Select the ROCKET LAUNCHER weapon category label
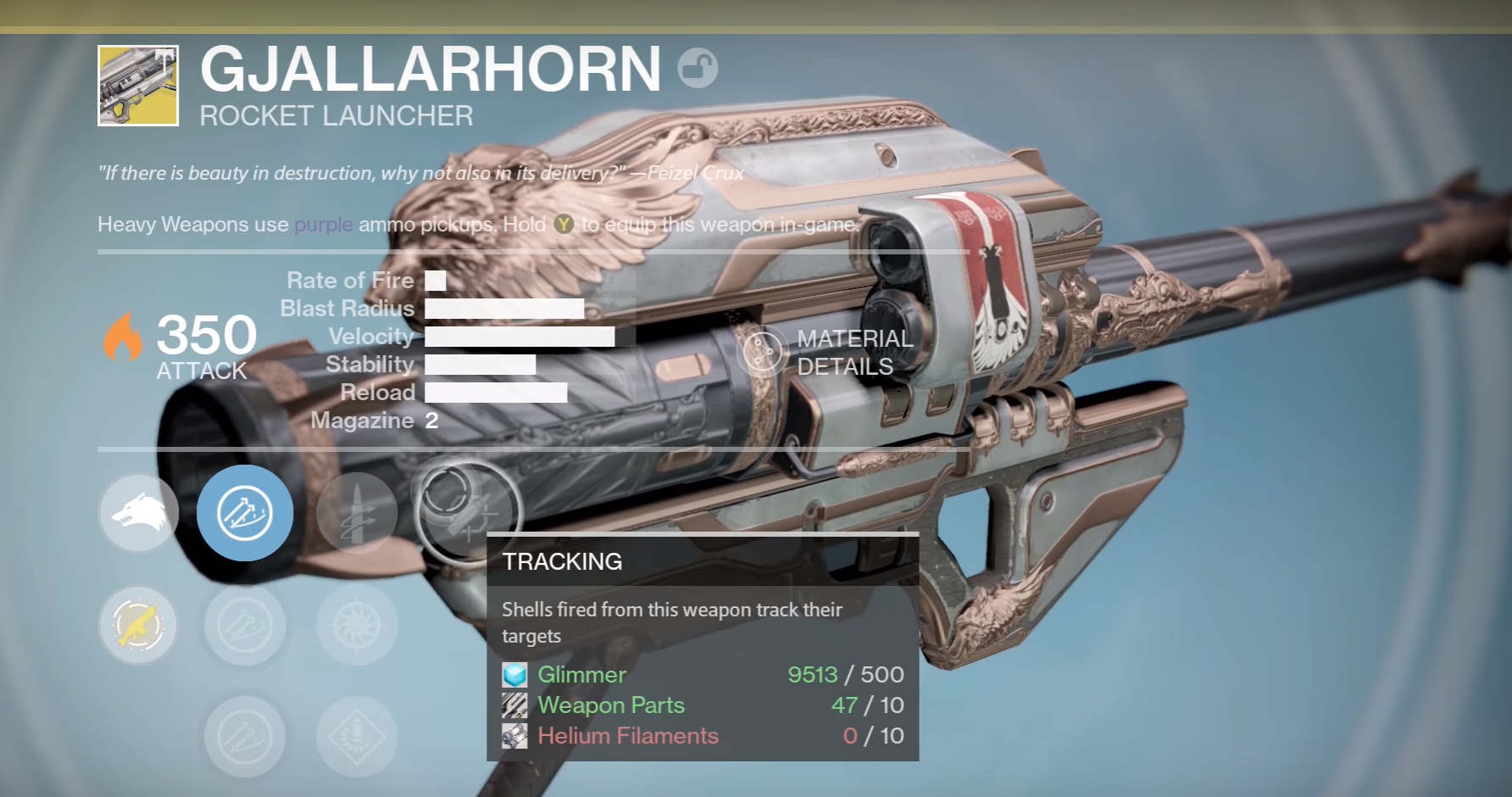 pos(336,115)
